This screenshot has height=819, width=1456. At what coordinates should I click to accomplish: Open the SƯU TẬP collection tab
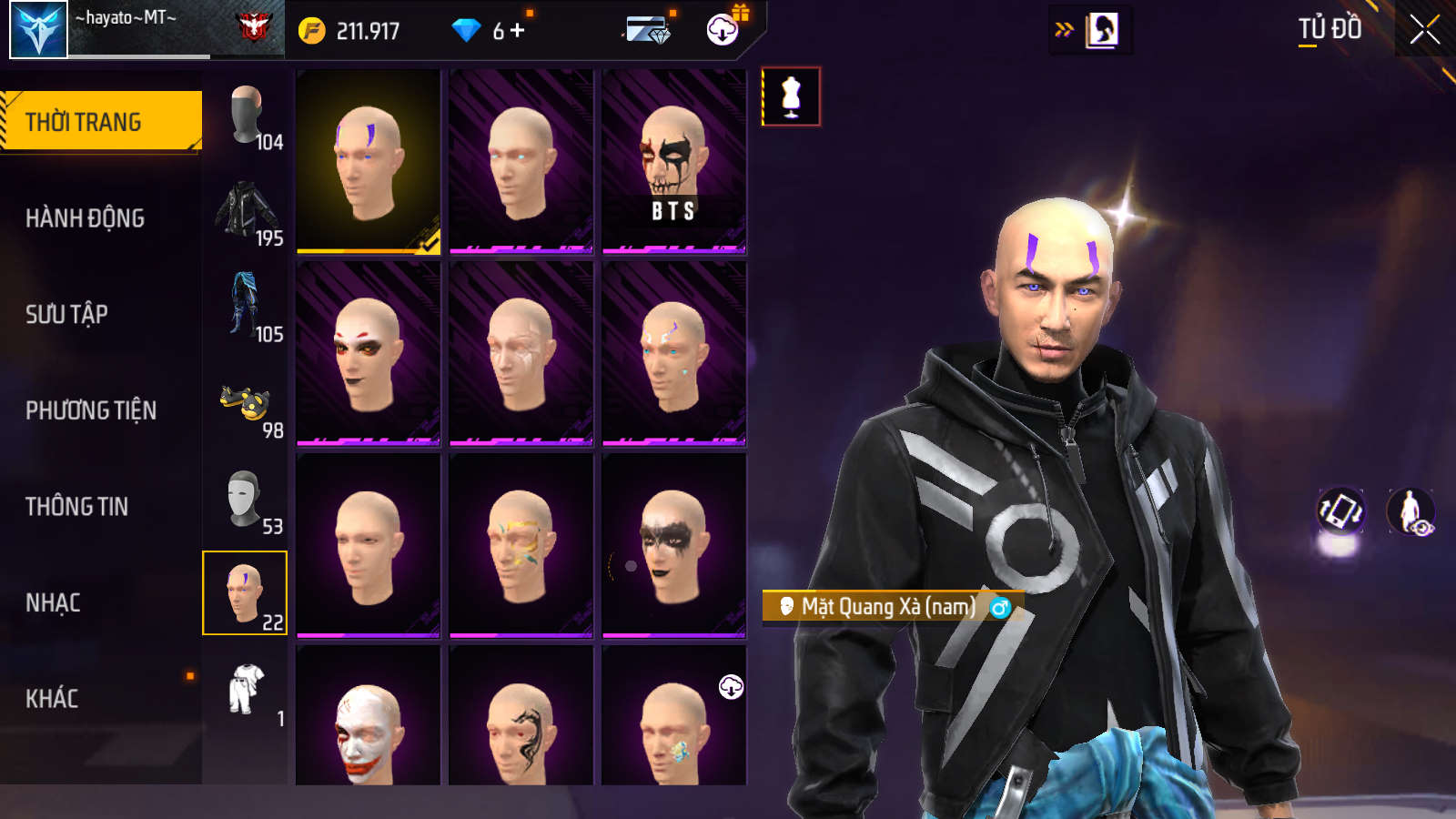tap(66, 314)
